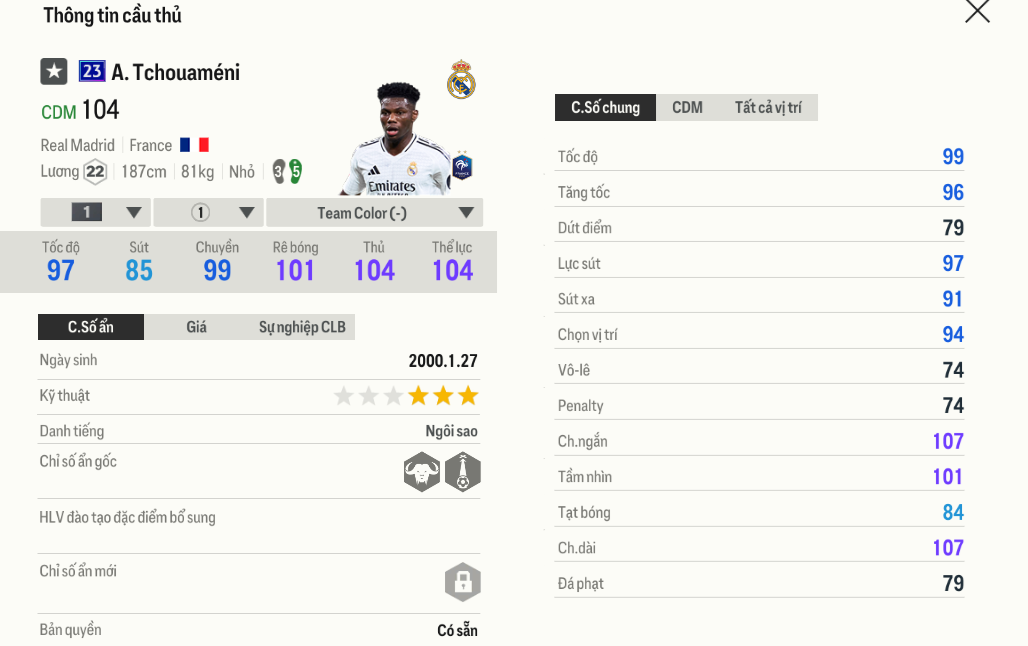Click the locked new hidden trait slot
Viewport: 1028px width, 646px height.
click(x=462, y=583)
